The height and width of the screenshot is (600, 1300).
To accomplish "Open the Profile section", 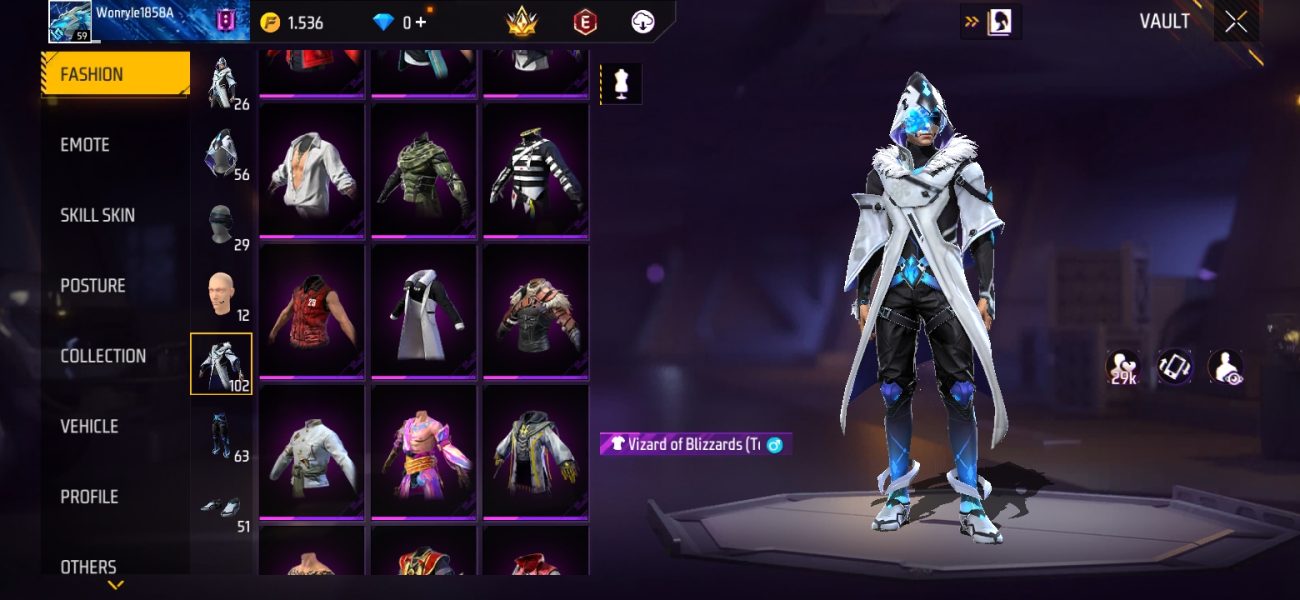I will (89, 497).
